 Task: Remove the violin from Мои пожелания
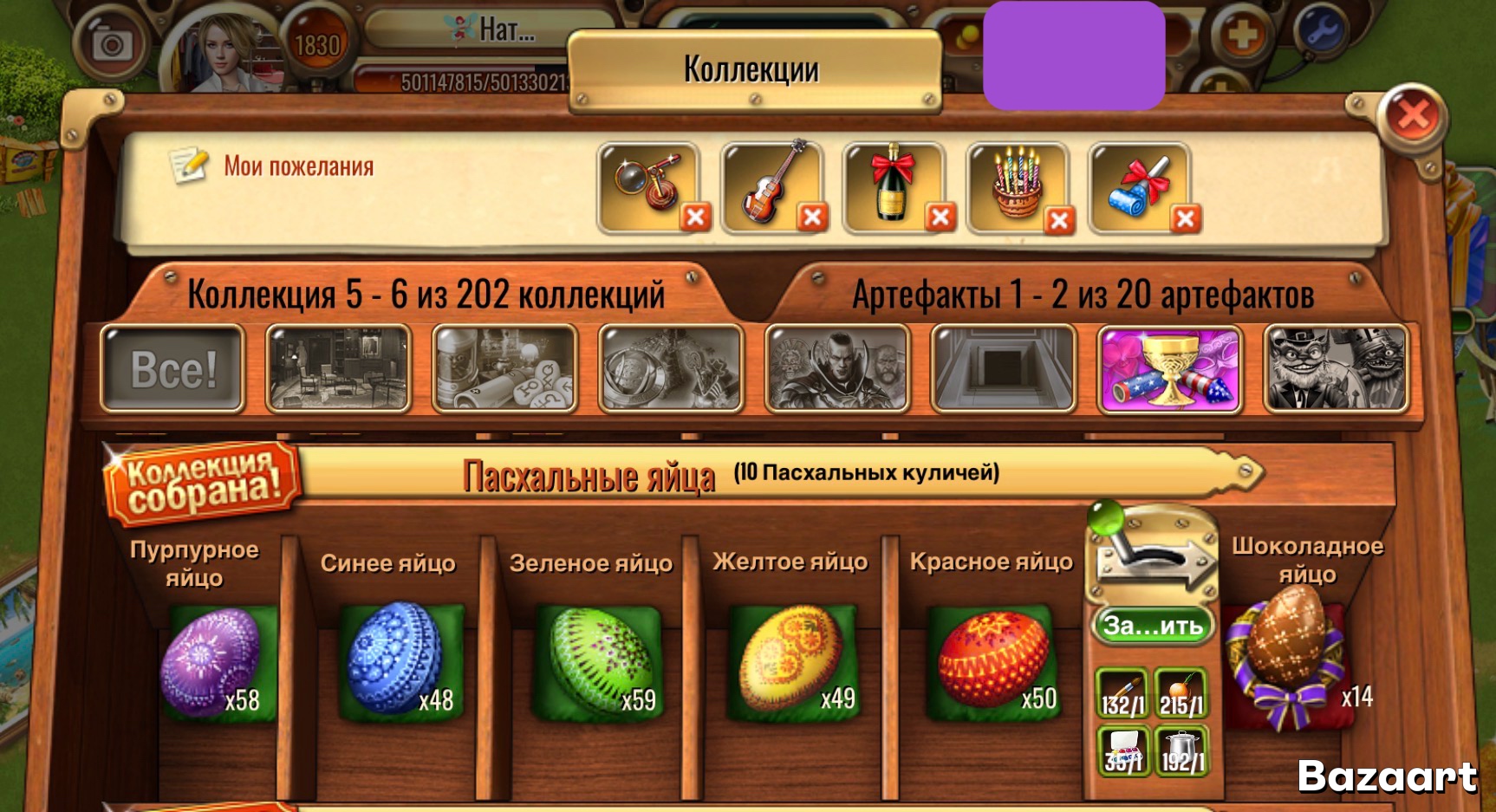813,216
